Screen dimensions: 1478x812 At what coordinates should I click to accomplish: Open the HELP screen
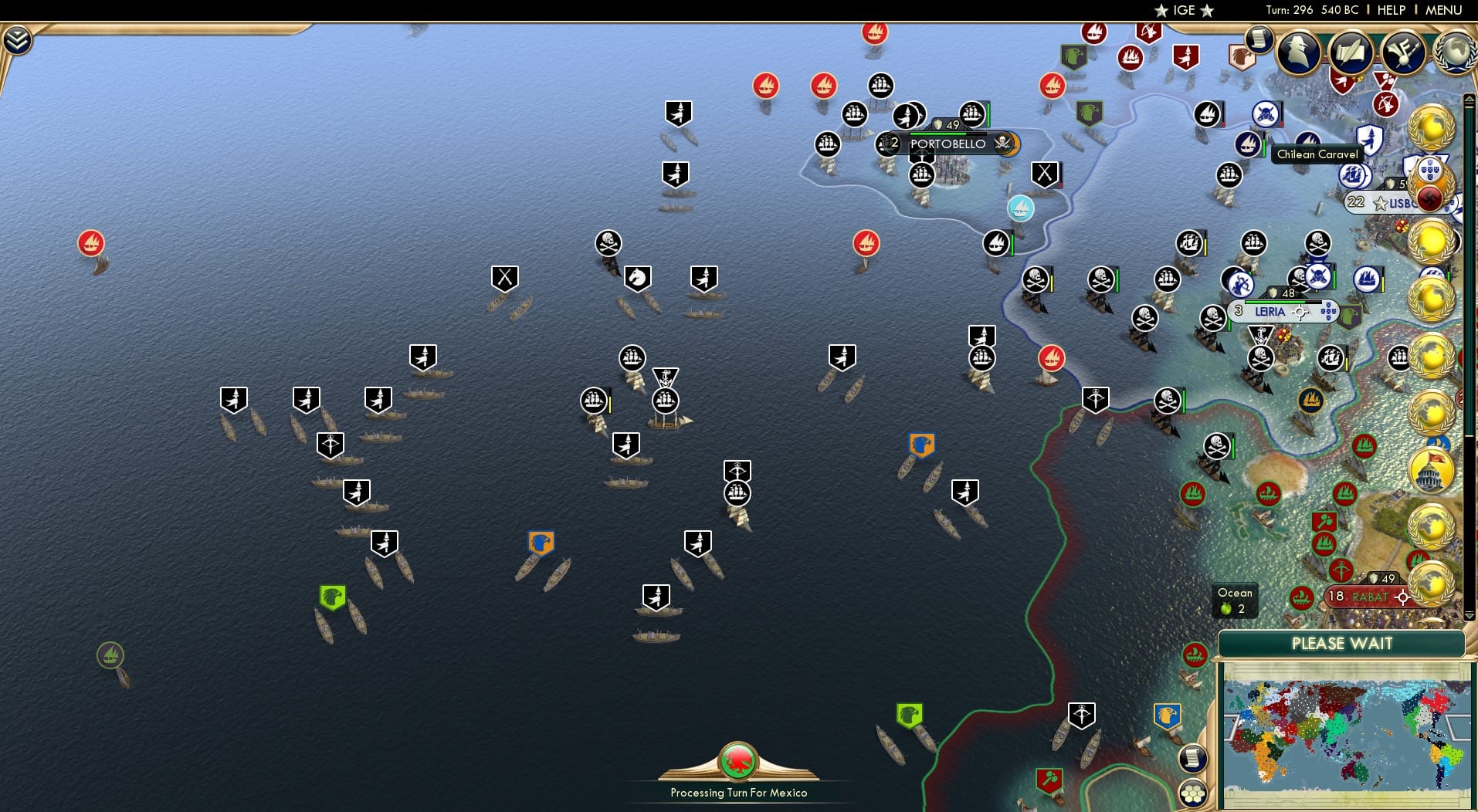click(x=1390, y=10)
